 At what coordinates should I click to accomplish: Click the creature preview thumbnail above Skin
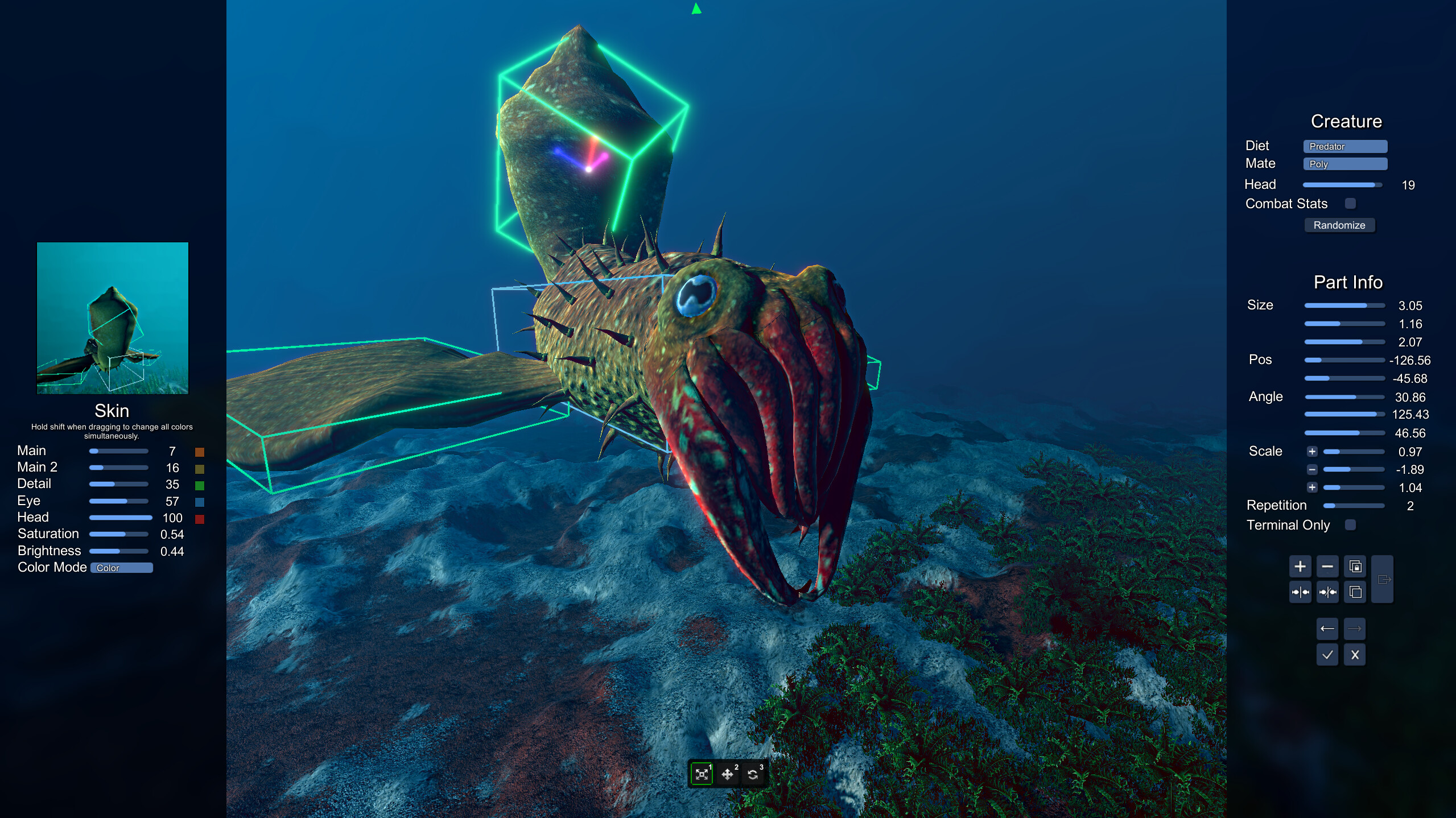coord(112,319)
